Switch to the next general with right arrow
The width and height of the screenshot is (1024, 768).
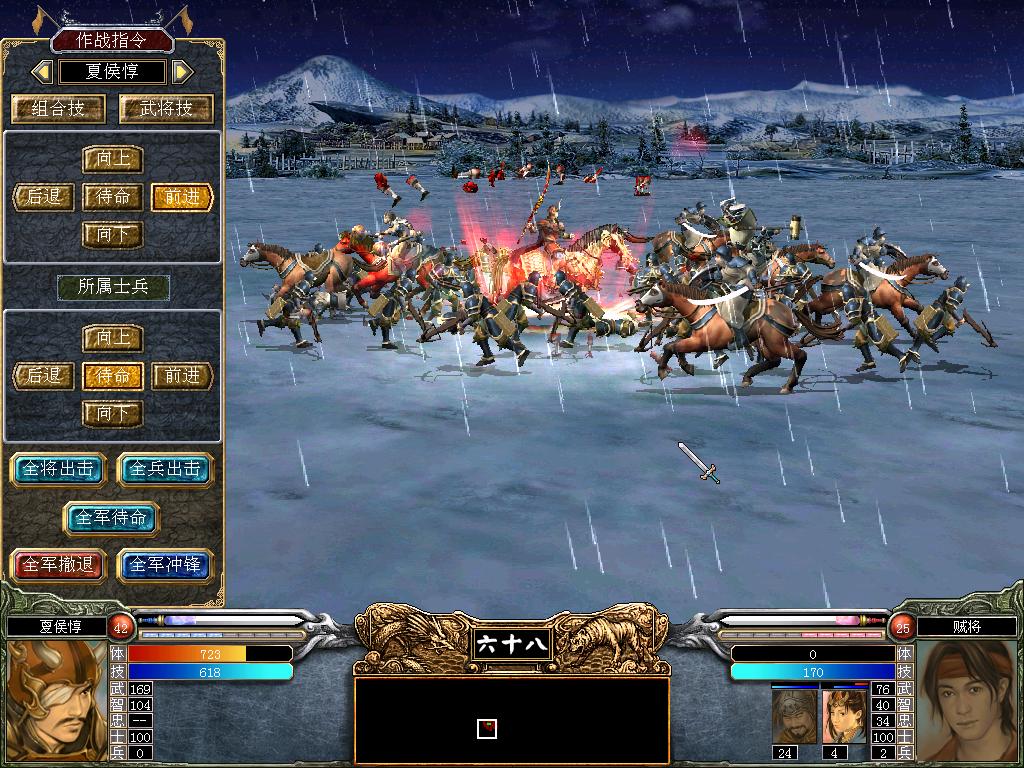[182, 72]
